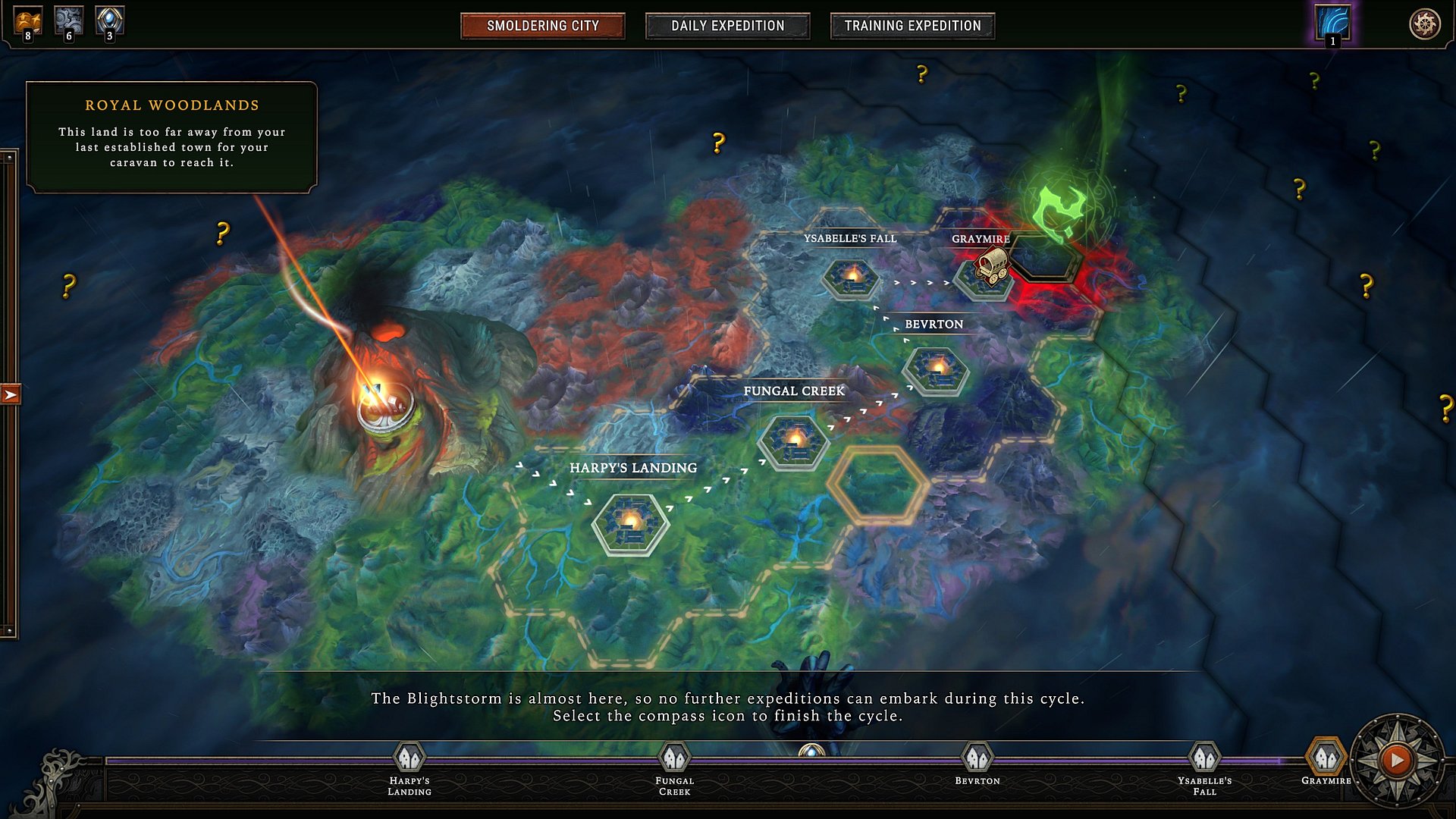The image size is (1456, 819).
Task: Select Fungal Creek on the cycle timeline
Action: (x=674, y=758)
